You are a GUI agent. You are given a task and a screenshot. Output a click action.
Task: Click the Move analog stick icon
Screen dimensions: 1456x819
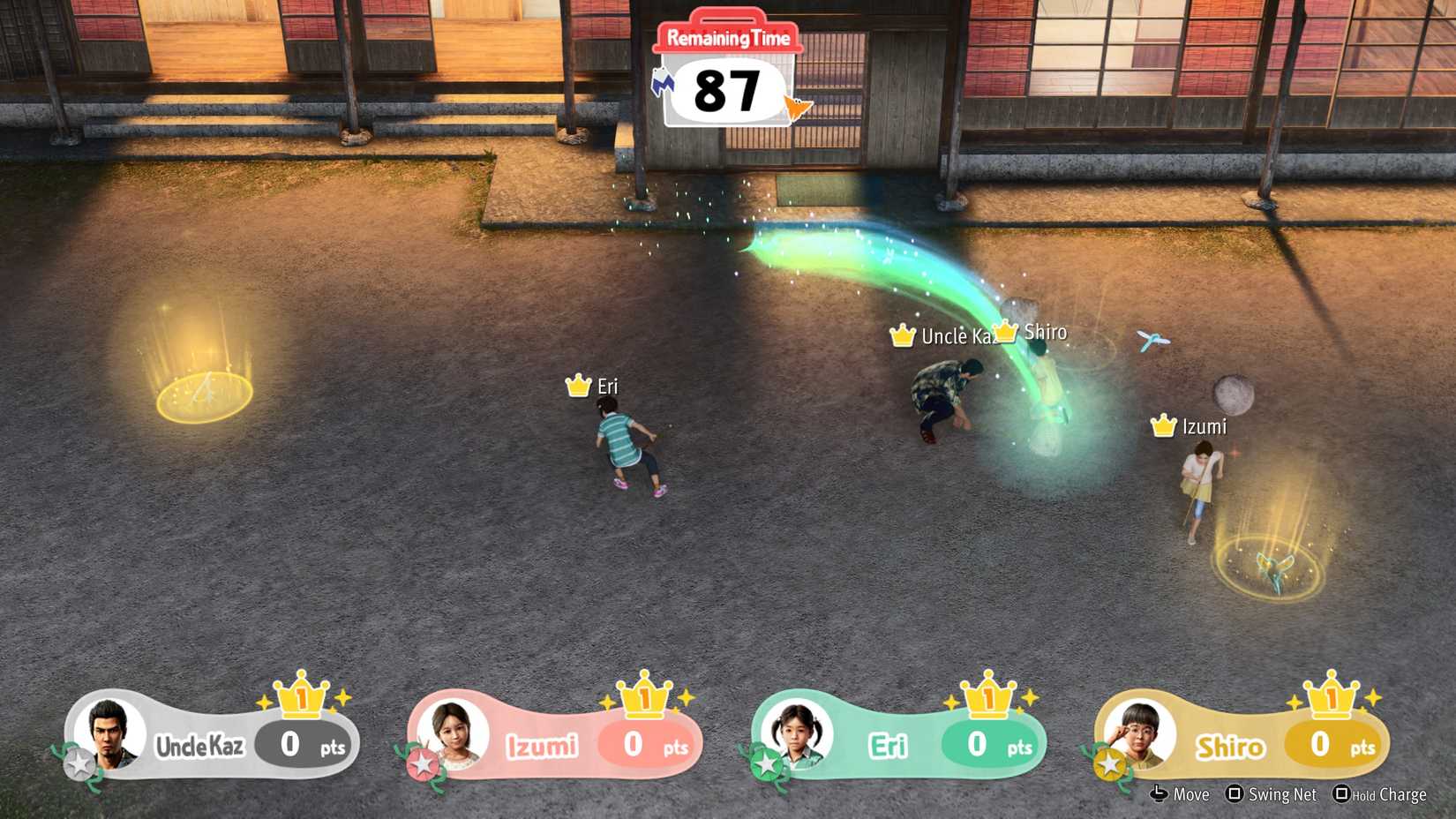pyautogui.click(x=1159, y=795)
